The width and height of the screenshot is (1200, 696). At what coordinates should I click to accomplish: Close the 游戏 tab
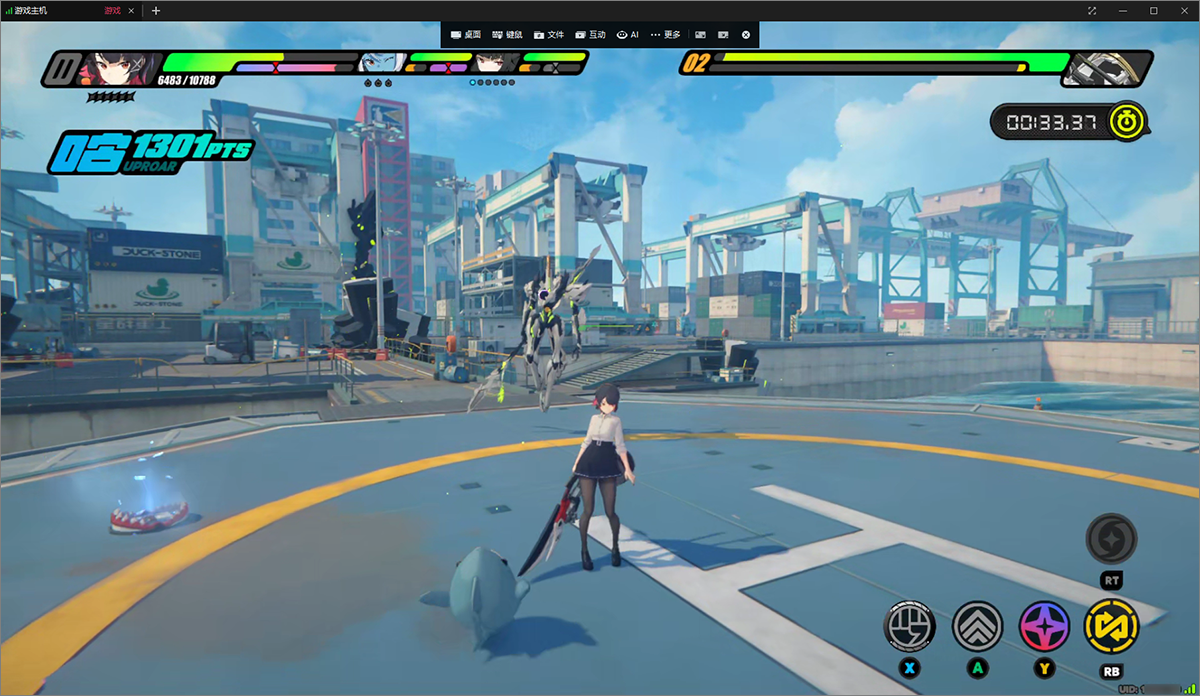coord(131,11)
